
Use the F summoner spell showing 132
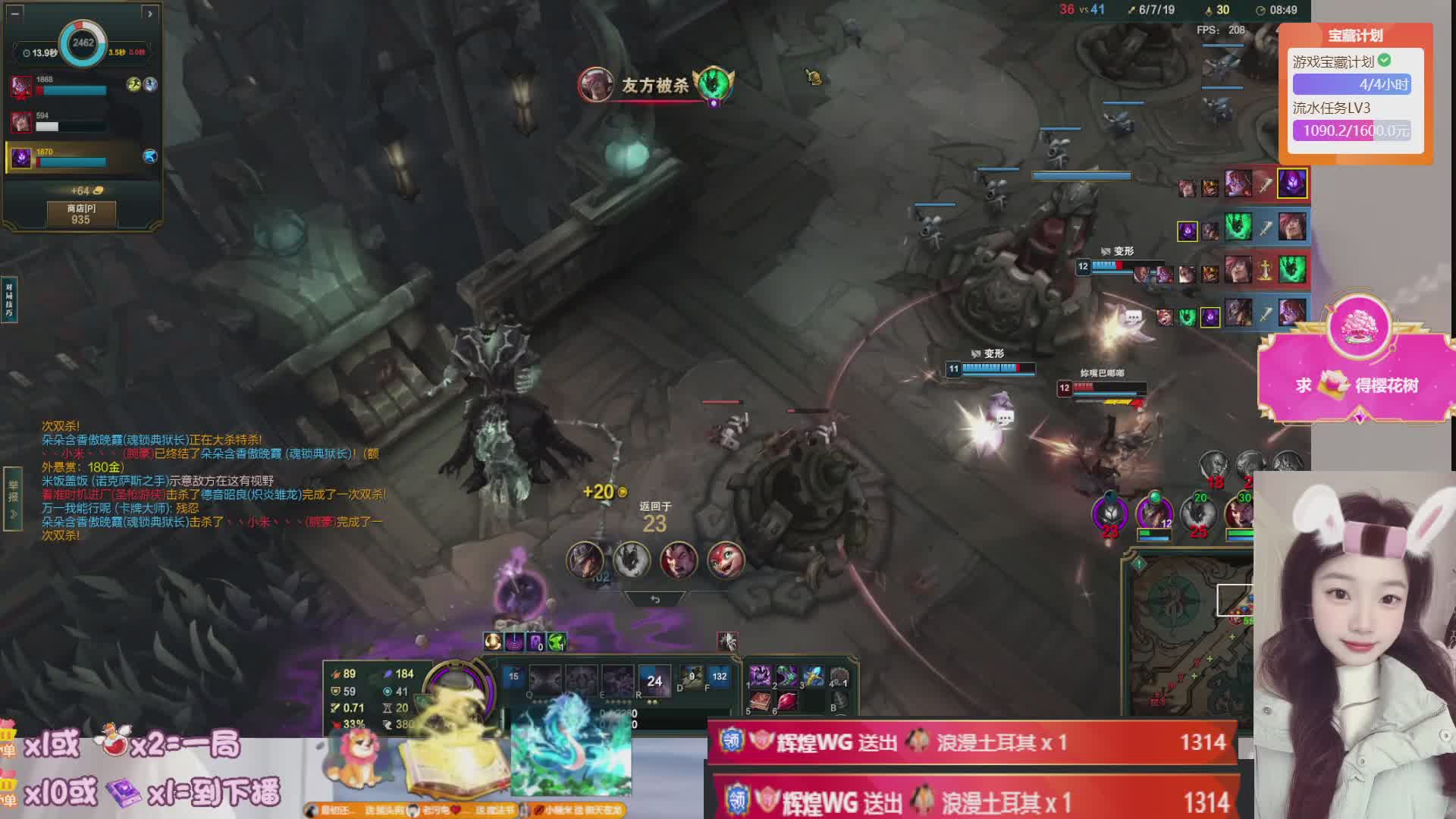point(719,676)
